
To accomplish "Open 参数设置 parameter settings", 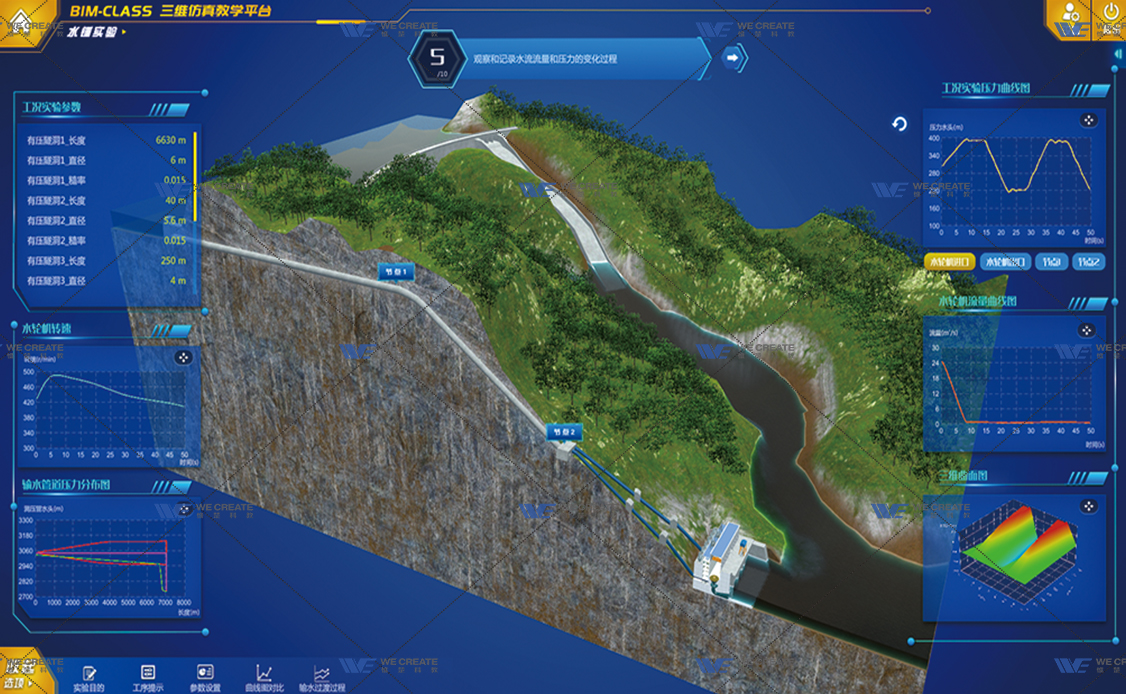I will tap(205, 677).
